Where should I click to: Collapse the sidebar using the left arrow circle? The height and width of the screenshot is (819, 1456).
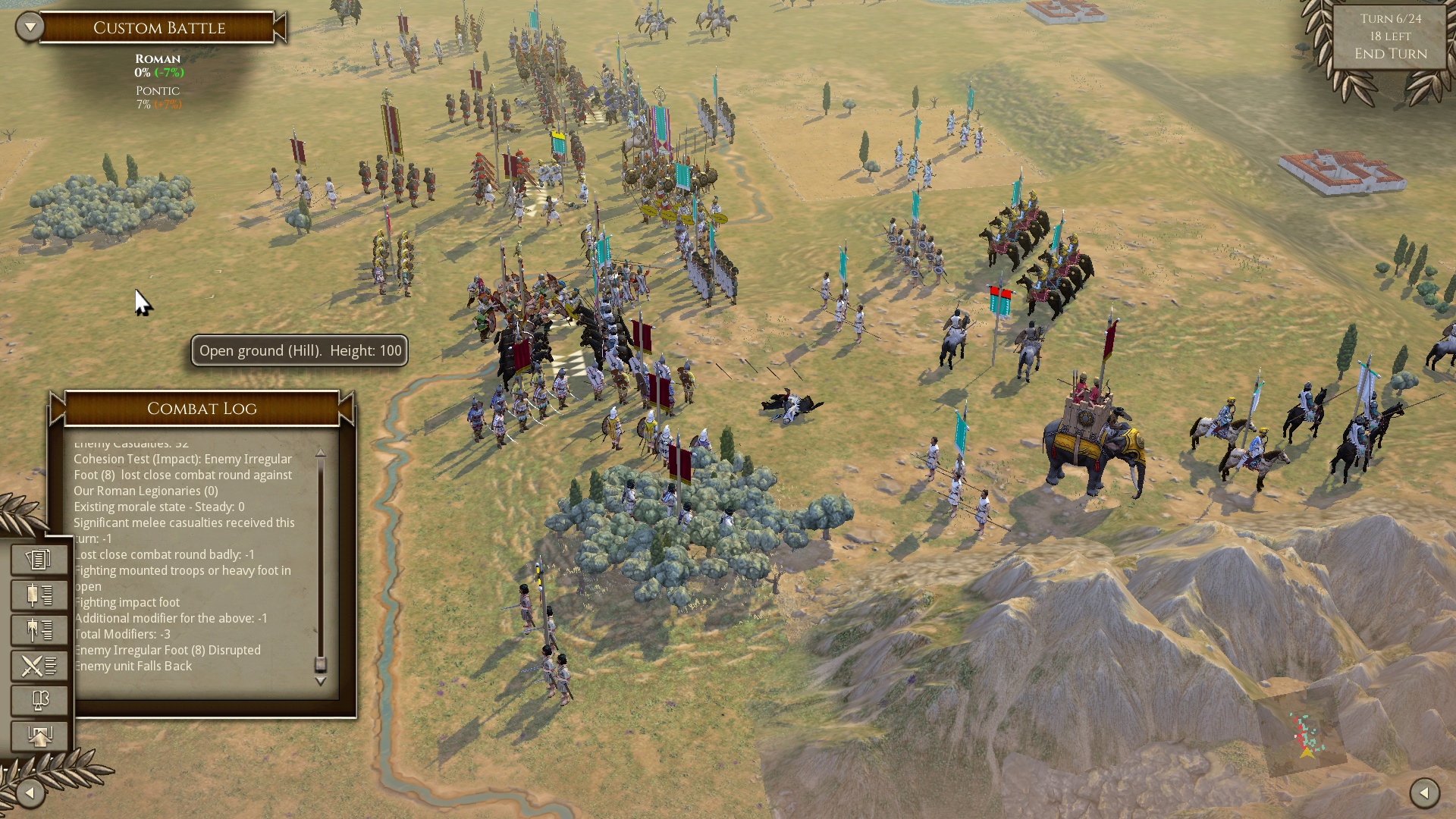[x=29, y=793]
